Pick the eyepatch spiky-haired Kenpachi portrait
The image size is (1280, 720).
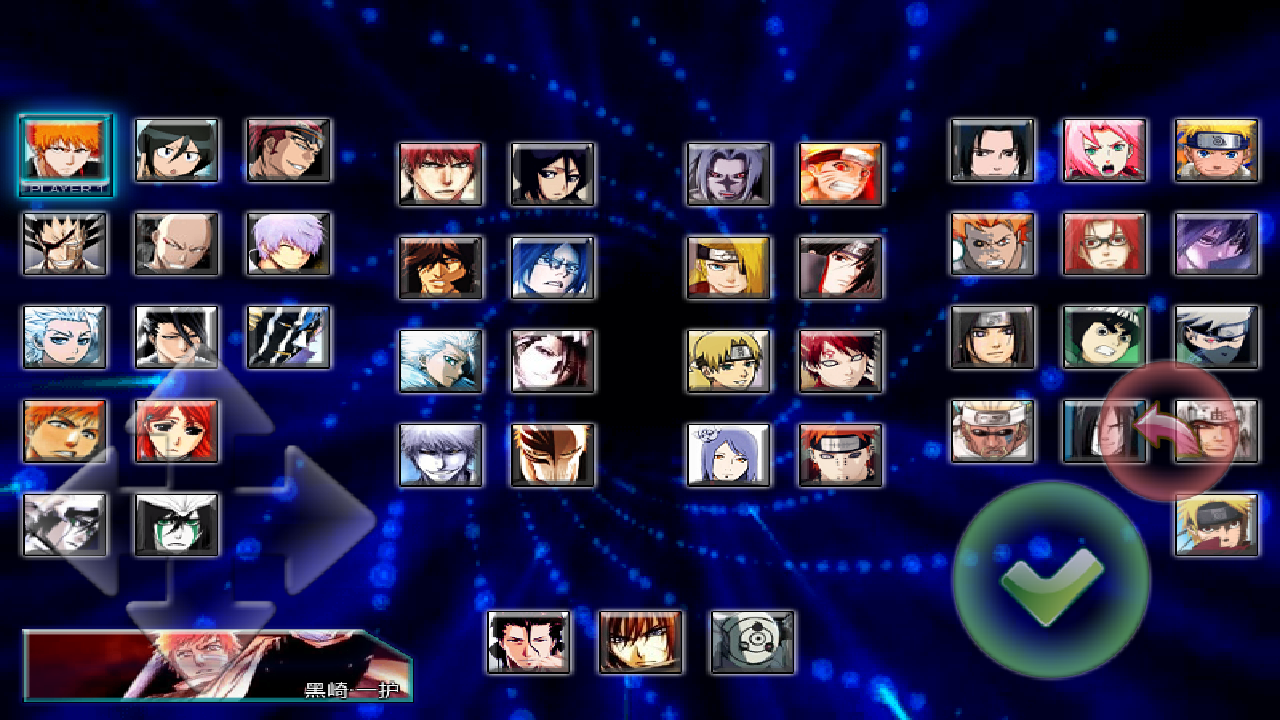tap(65, 243)
